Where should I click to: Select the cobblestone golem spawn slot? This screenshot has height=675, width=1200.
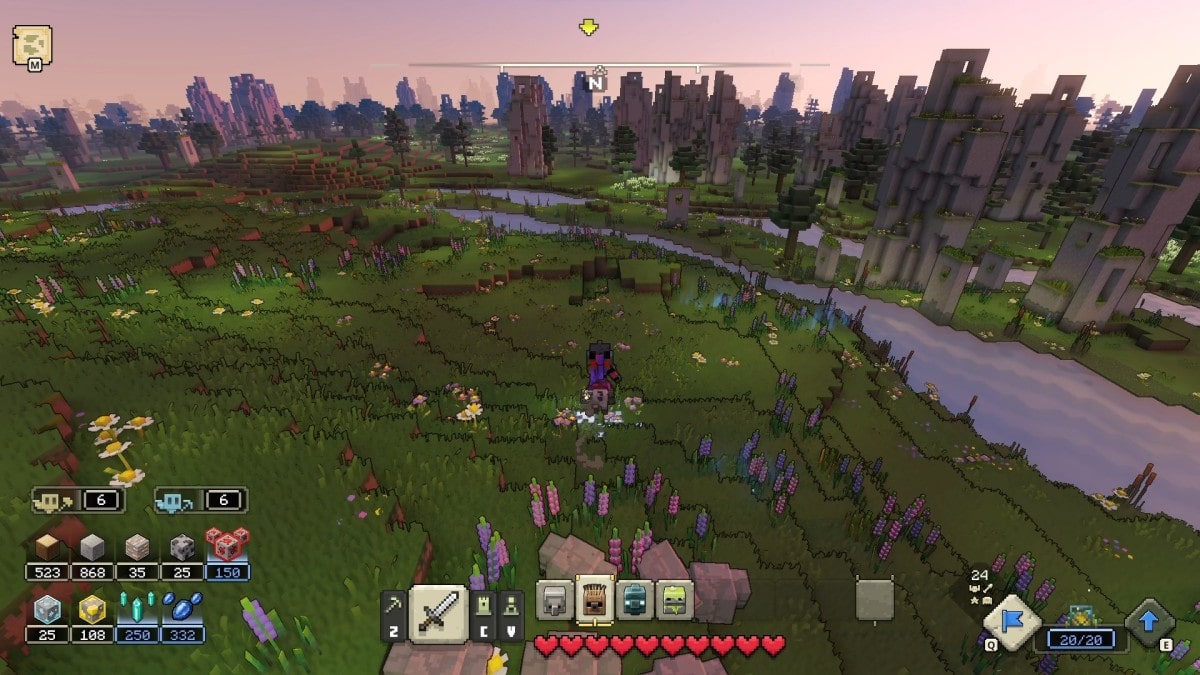(554, 600)
